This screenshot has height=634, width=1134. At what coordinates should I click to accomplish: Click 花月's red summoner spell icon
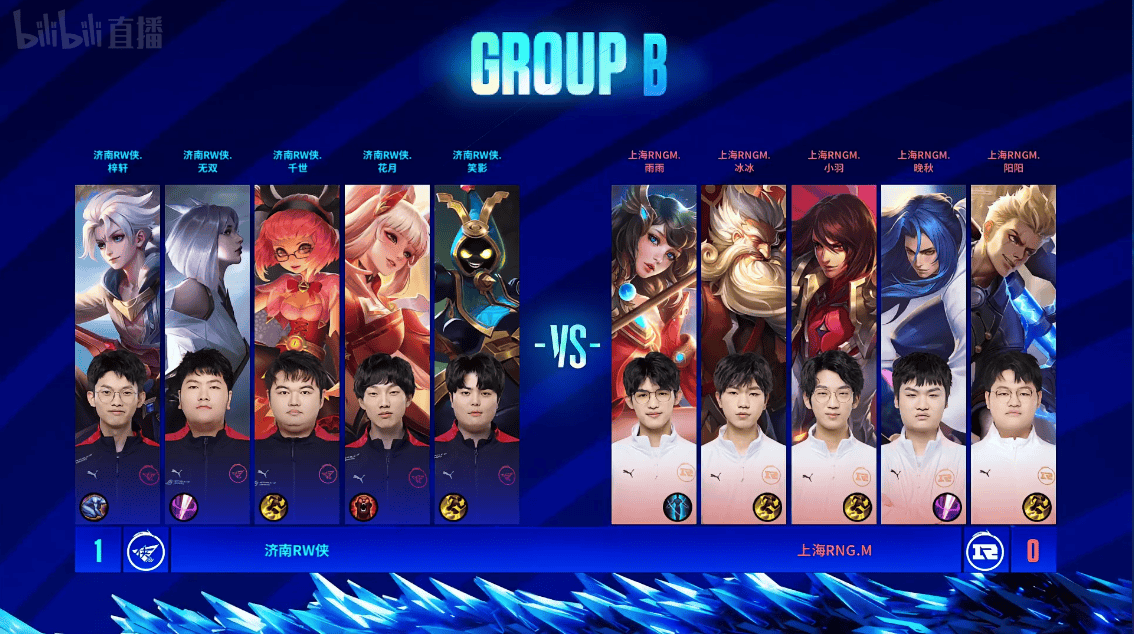(364, 507)
